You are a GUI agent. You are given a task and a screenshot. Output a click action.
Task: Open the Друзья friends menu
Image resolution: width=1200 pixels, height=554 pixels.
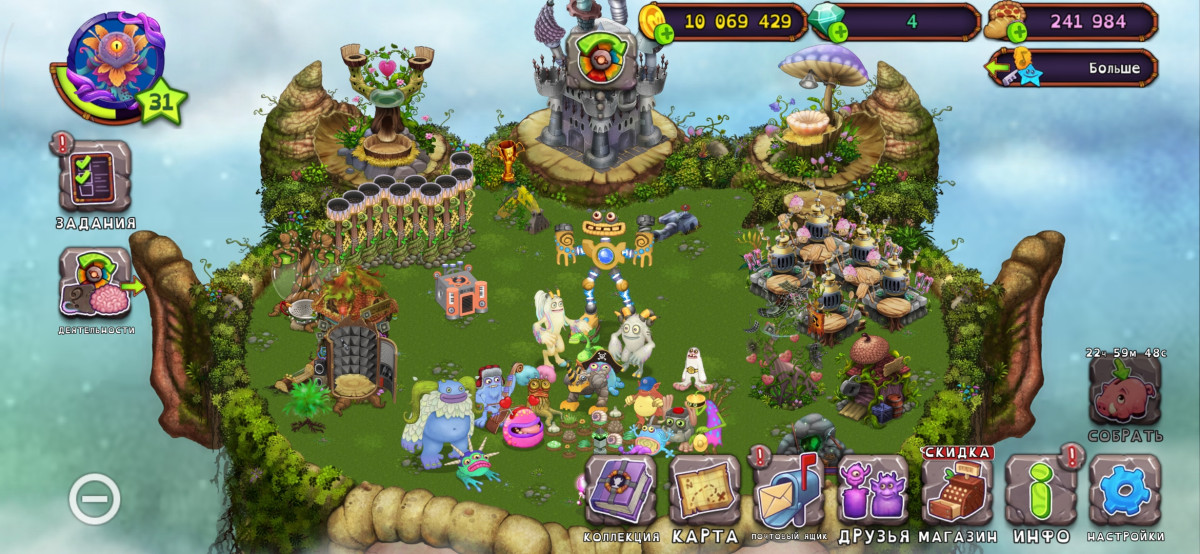(872, 490)
